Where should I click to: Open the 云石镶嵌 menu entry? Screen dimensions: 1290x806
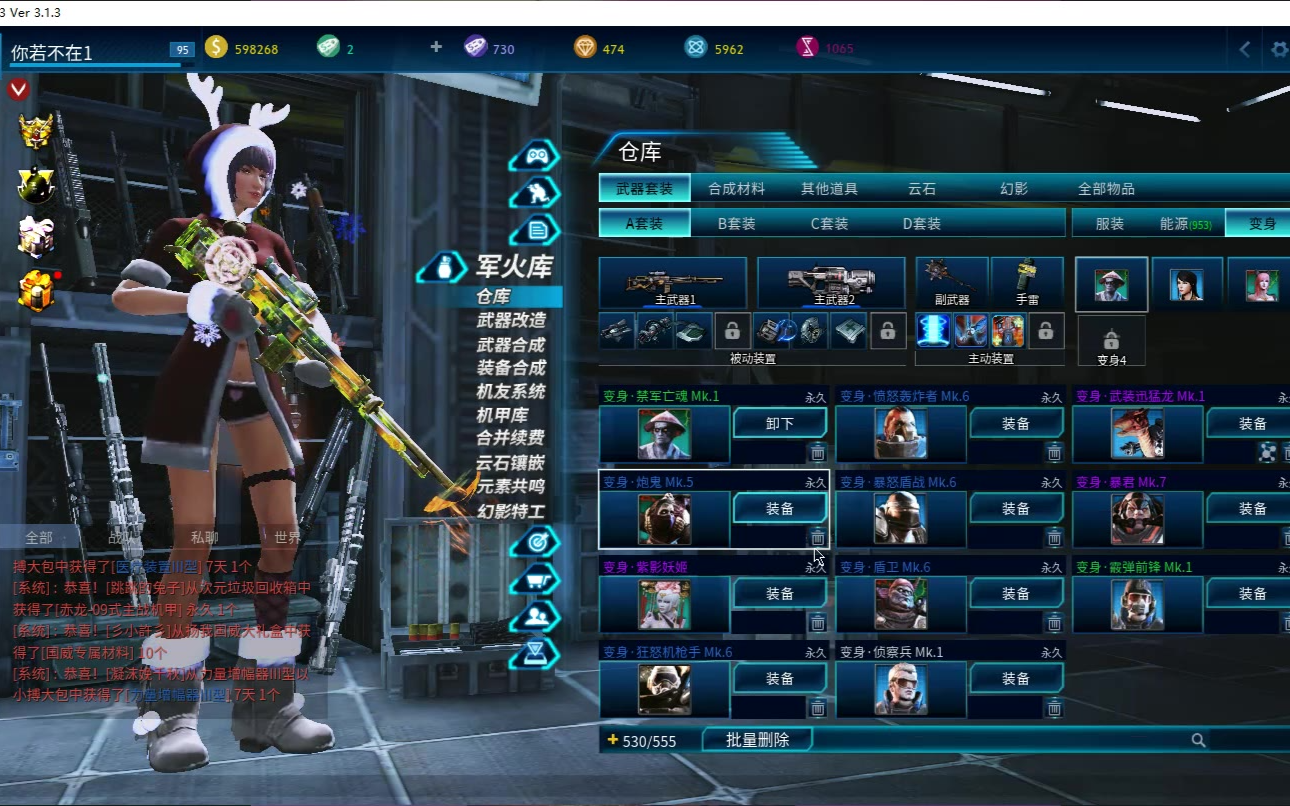pyautogui.click(x=511, y=462)
